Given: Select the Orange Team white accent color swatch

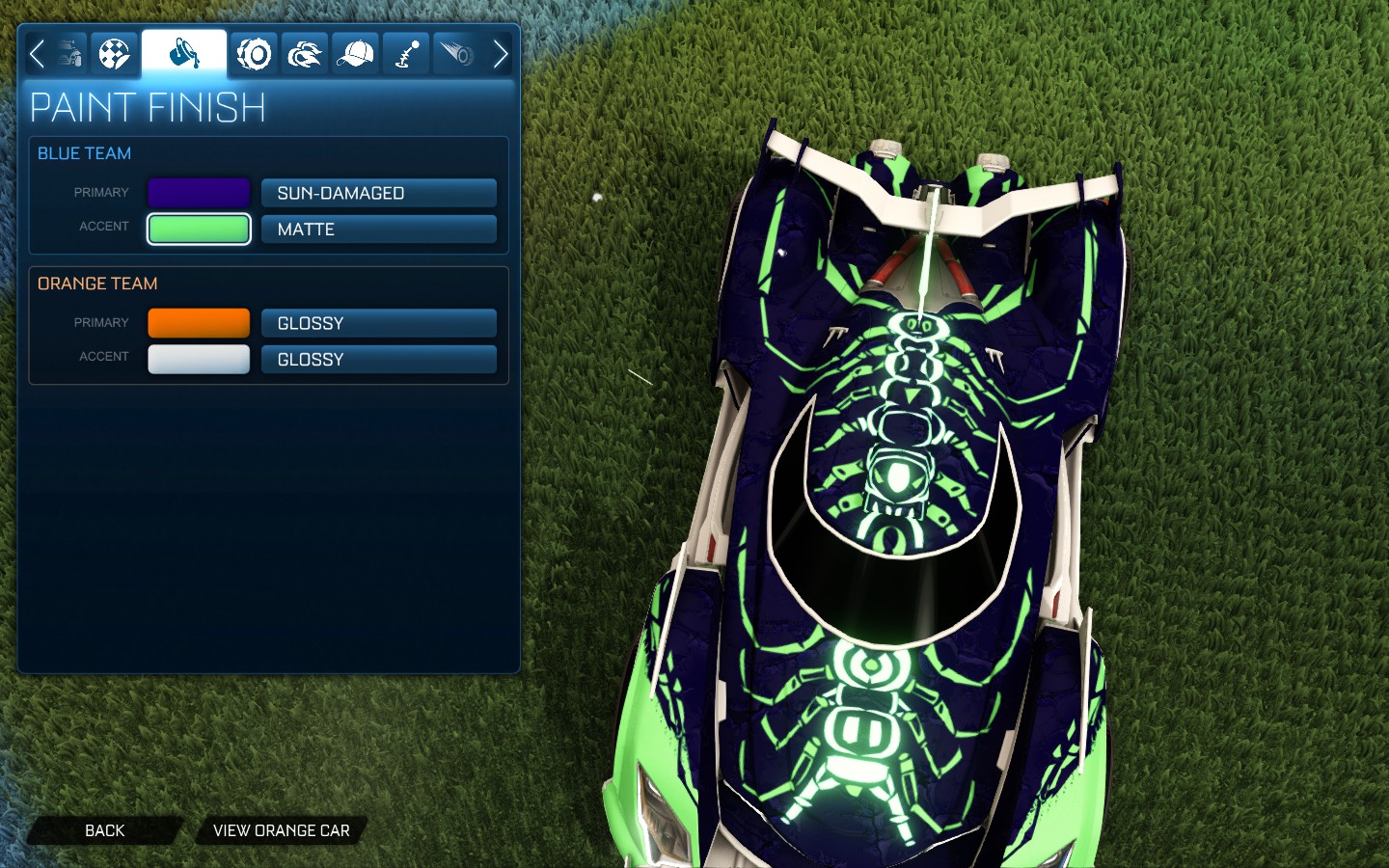Looking at the screenshot, I should point(199,359).
